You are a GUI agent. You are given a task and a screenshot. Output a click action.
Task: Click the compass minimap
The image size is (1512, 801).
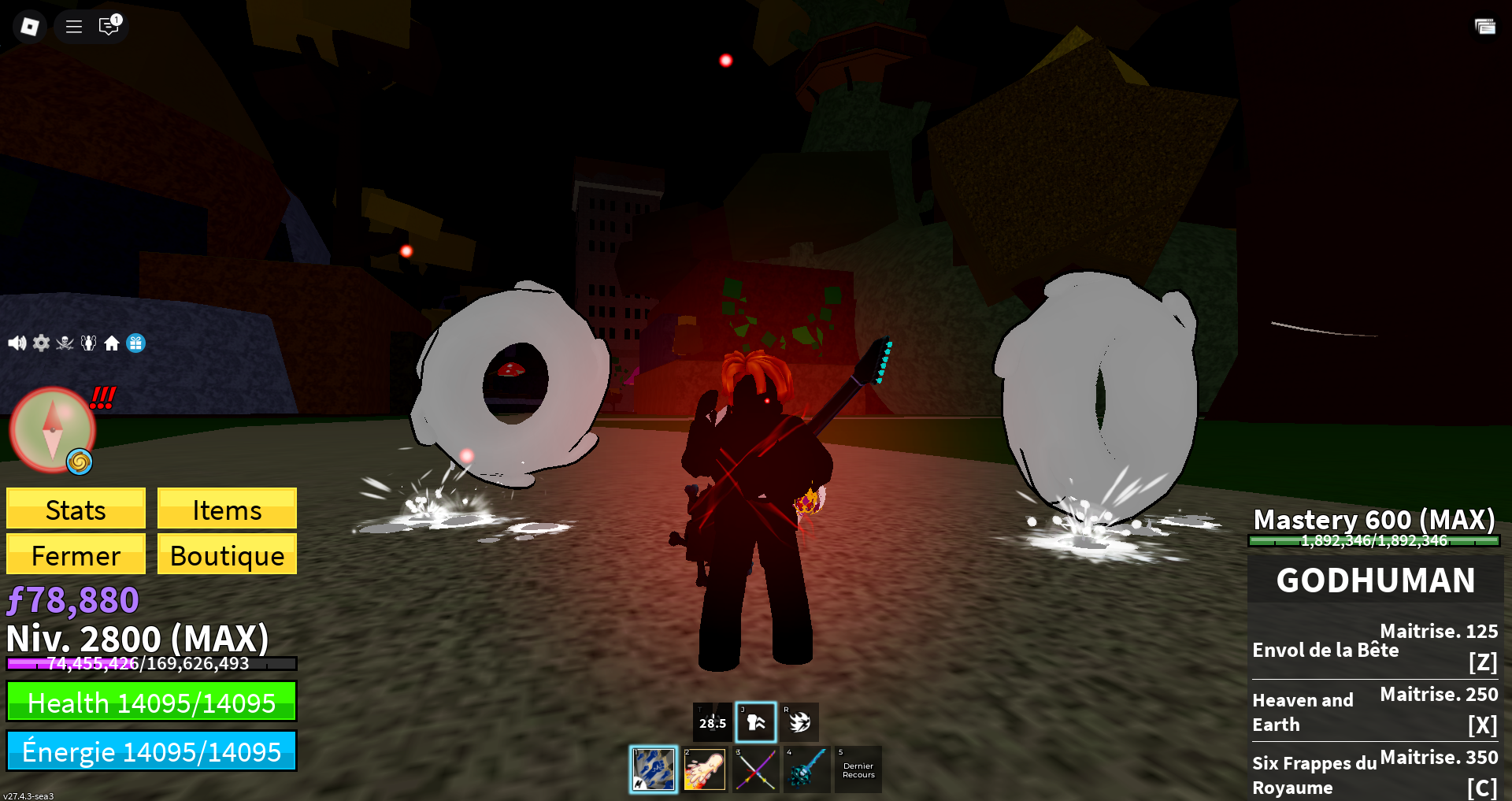coord(52,430)
